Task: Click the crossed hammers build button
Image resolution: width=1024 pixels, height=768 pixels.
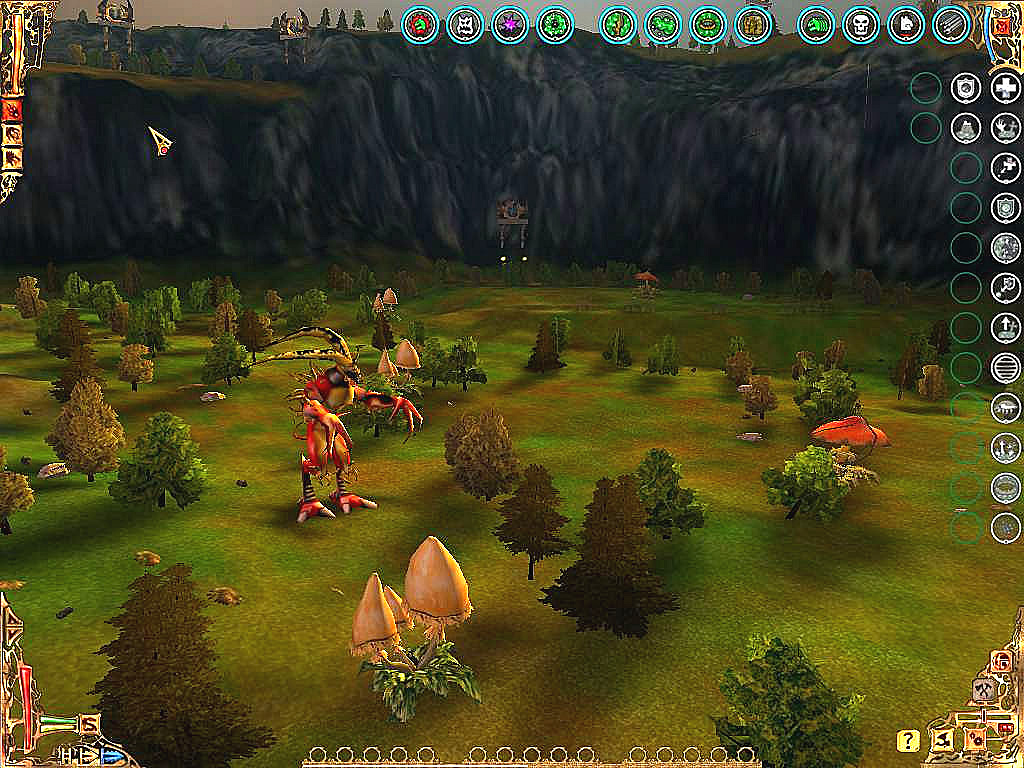Action: pos(983,693)
